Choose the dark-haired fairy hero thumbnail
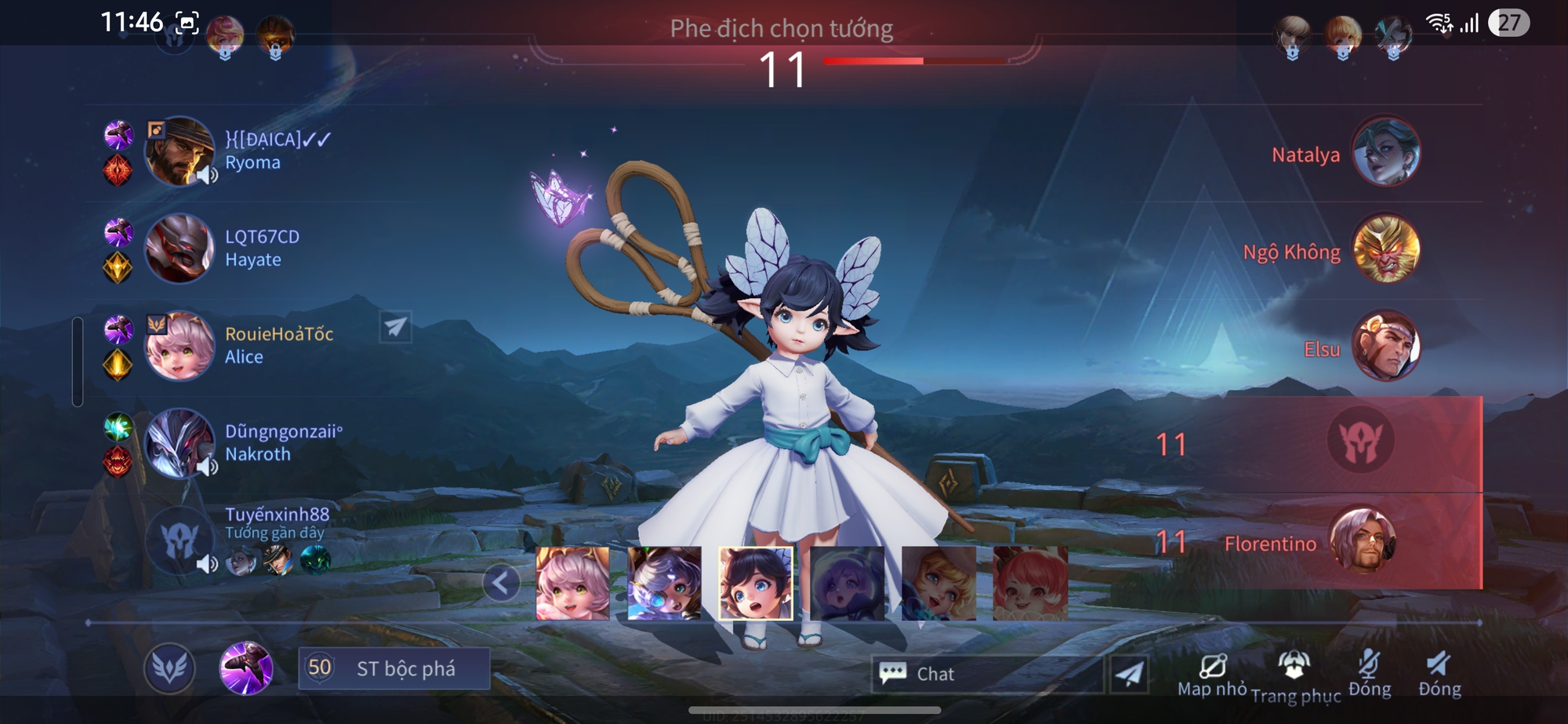This screenshot has height=724, width=1568. 756,583
